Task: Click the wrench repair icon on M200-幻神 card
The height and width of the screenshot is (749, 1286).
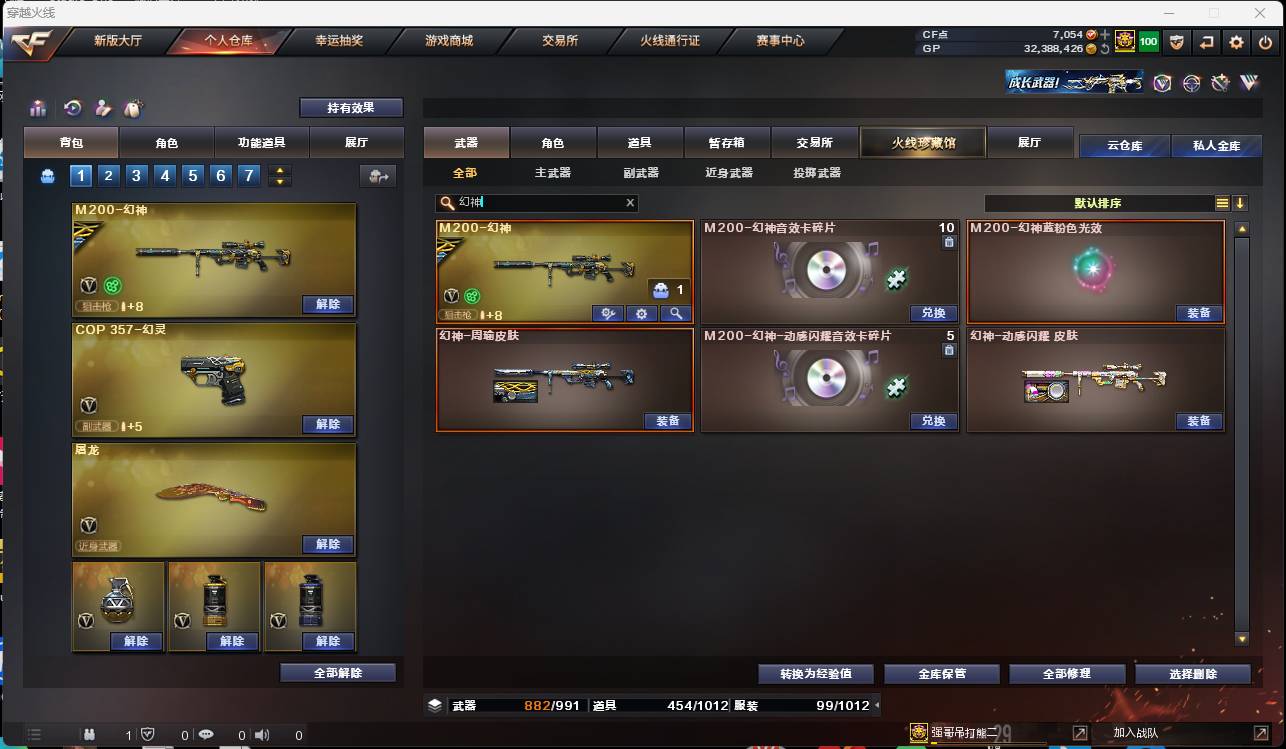Action: click(x=608, y=313)
